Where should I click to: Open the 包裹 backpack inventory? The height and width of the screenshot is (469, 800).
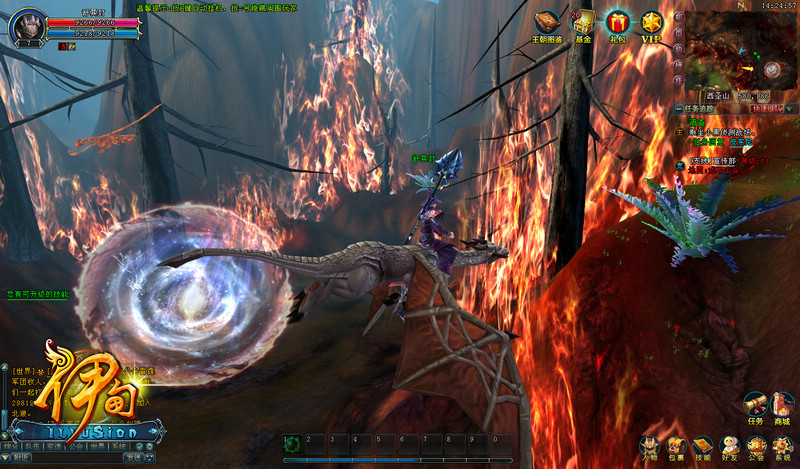(676, 447)
